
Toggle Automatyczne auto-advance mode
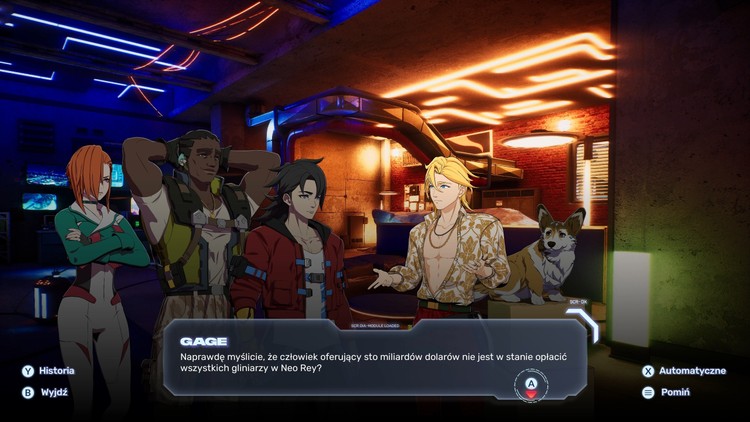pyautogui.click(x=688, y=370)
